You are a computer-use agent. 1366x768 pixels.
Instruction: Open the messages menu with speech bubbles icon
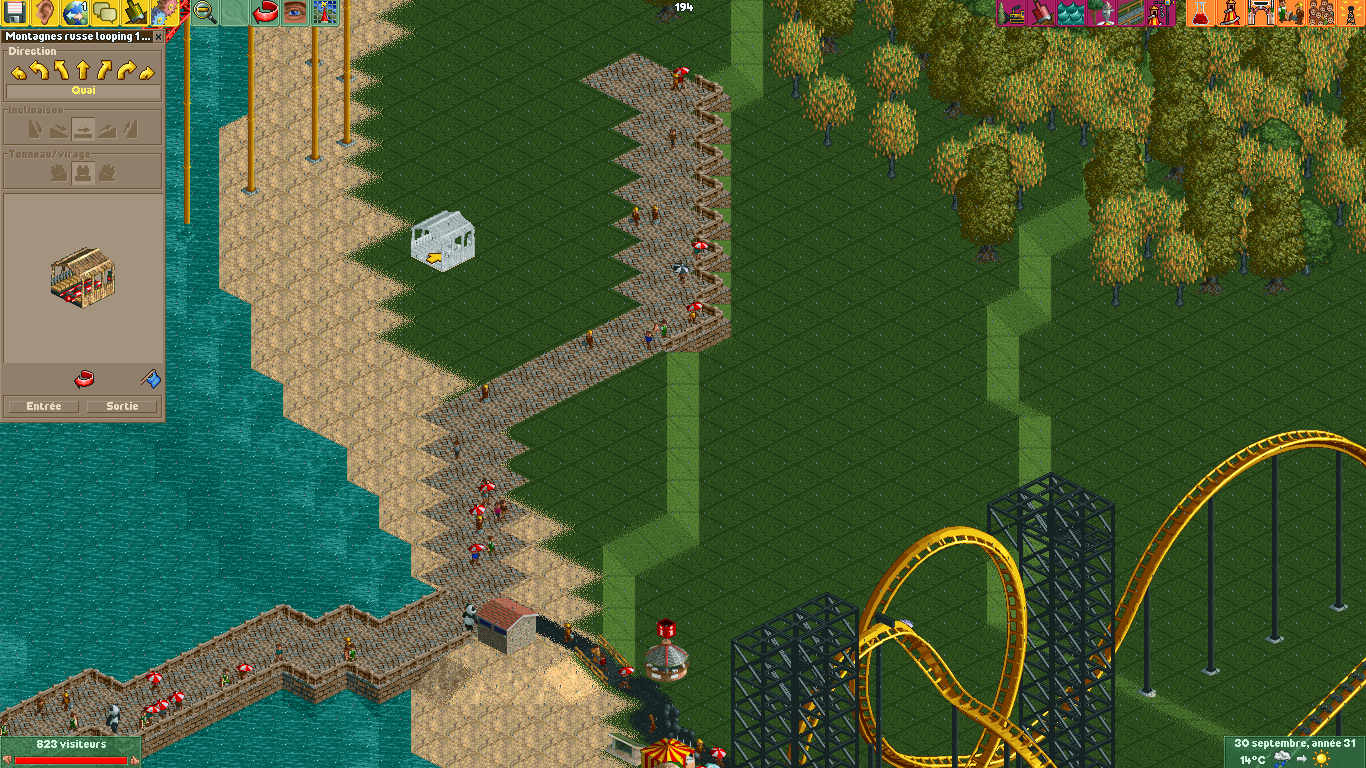point(105,15)
